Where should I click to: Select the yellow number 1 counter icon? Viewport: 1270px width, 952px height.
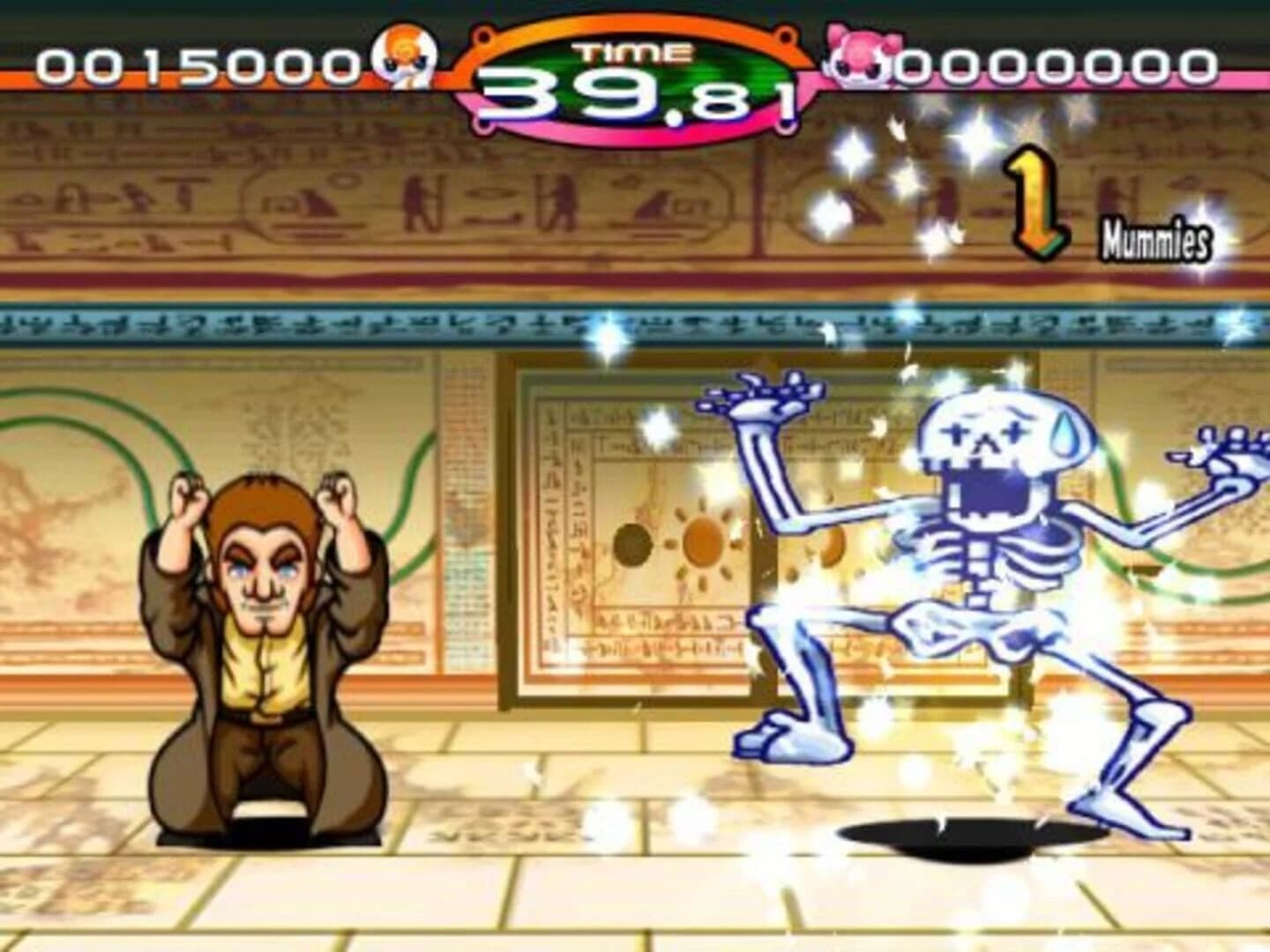pyautogui.click(x=1034, y=198)
